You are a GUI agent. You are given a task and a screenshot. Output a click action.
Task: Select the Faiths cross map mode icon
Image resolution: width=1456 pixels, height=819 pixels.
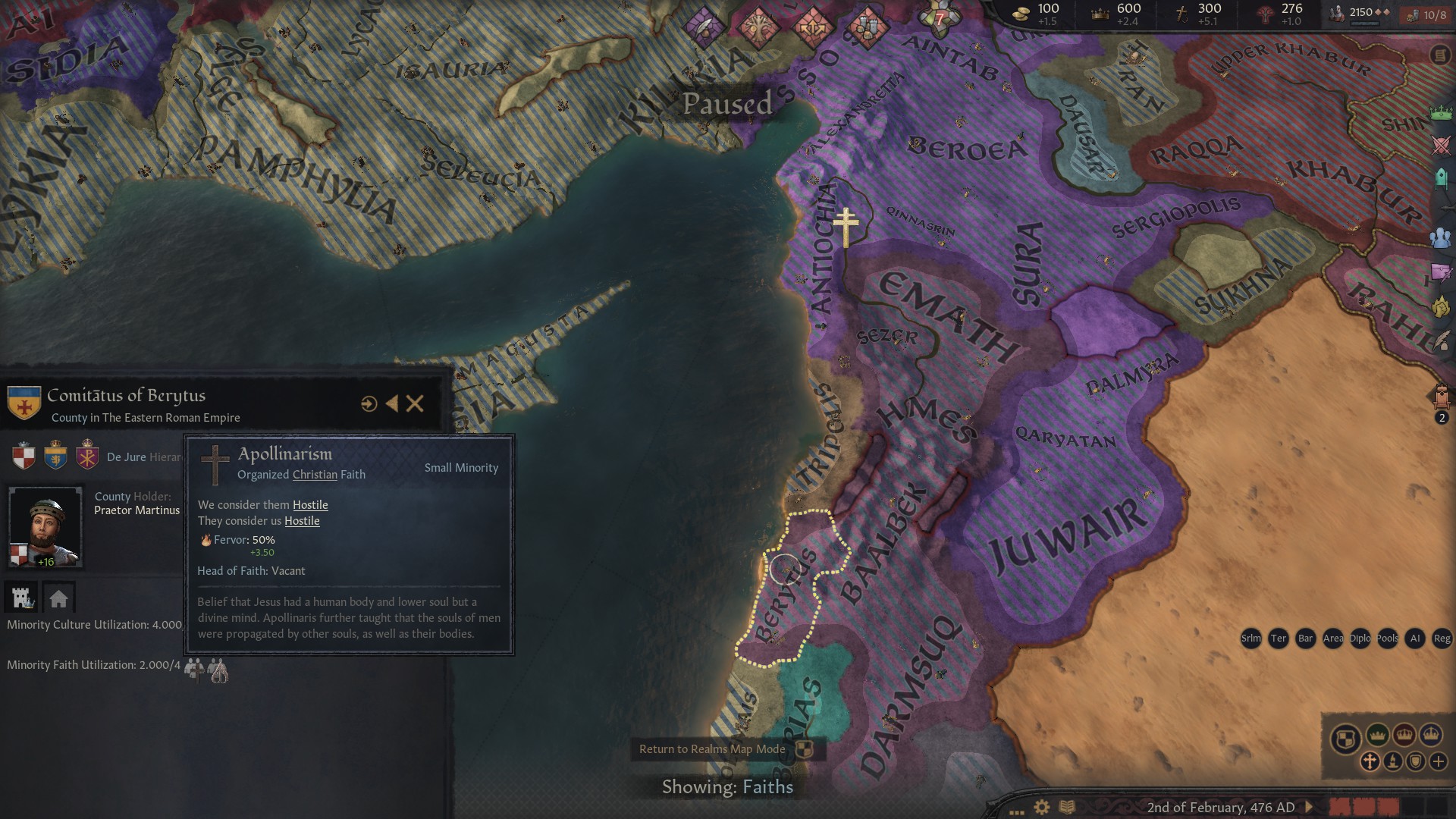click(x=1370, y=761)
